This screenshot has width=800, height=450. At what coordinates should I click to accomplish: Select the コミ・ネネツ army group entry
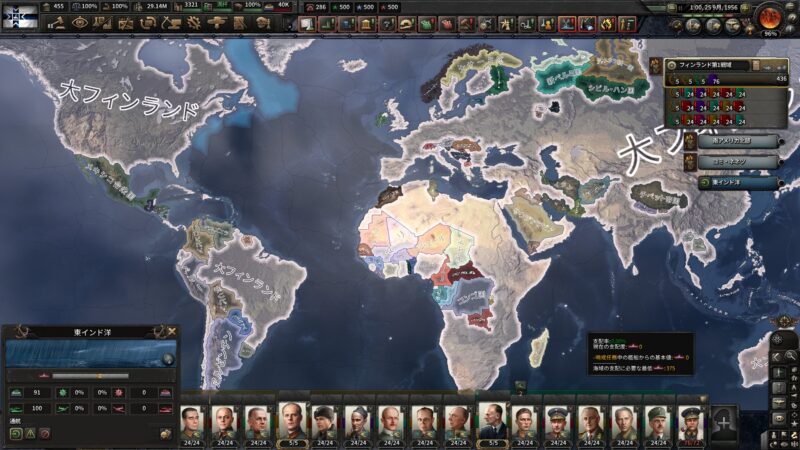click(738, 160)
